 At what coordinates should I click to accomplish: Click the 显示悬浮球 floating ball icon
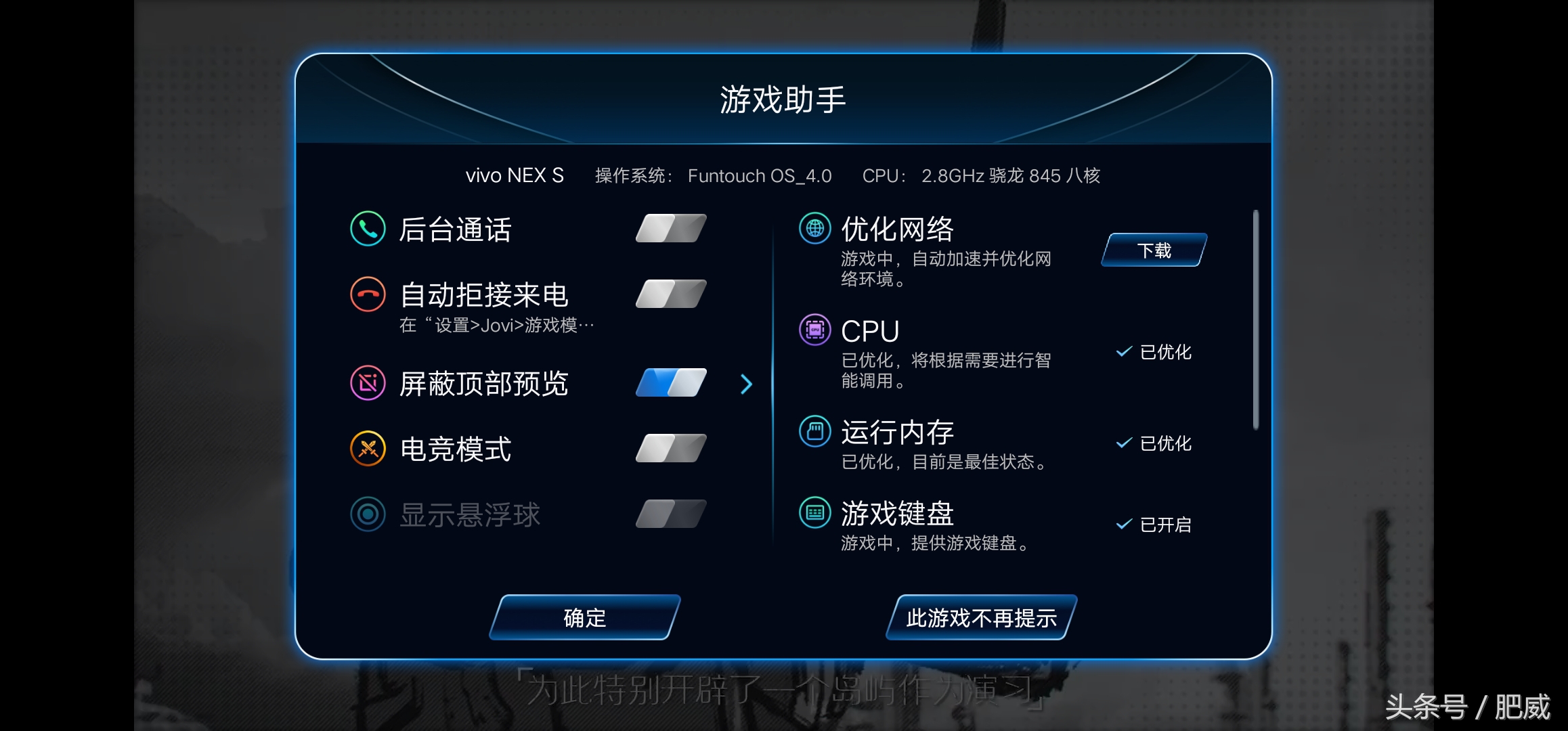click(x=366, y=514)
